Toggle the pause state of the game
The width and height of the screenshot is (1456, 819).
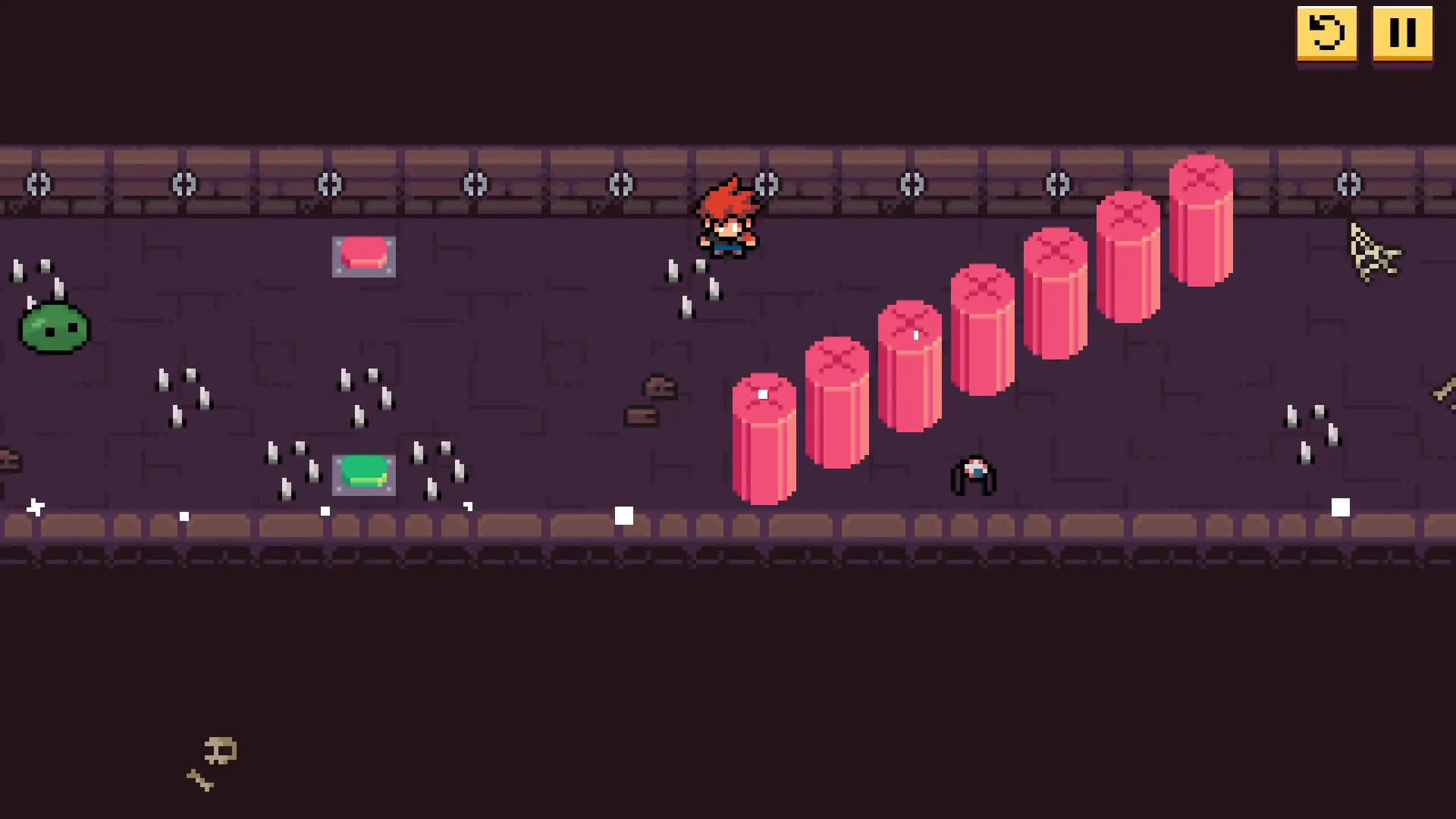pyautogui.click(x=1402, y=33)
